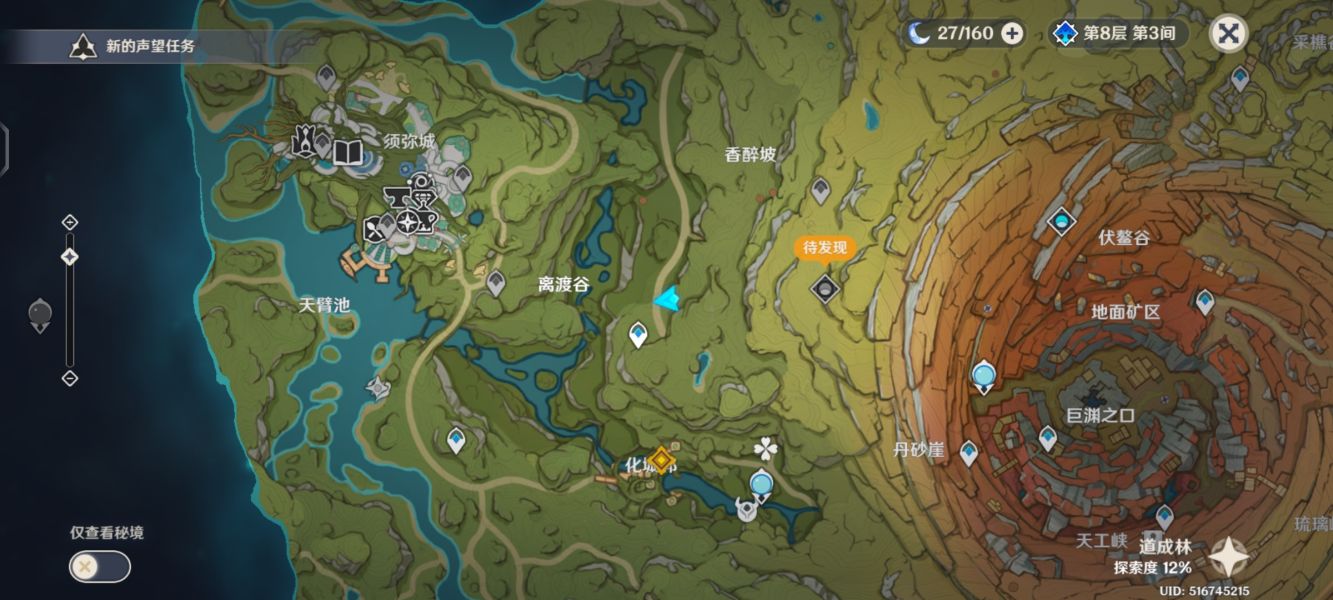
Task: Click the map zoom slider handle
Action: 70,257
